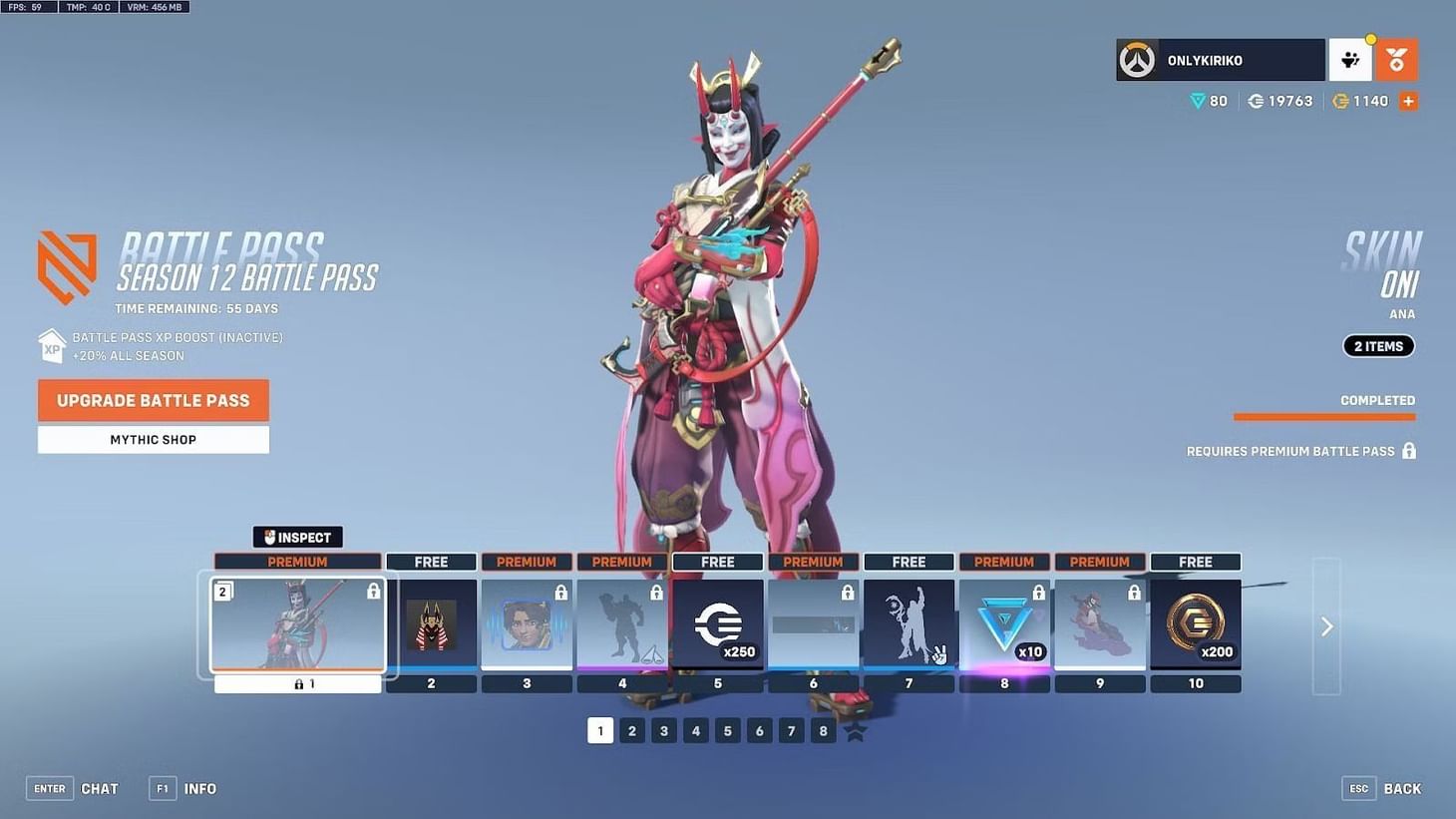The height and width of the screenshot is (819, 1456).
Task: Click the tier 3 premium player icon reward
Action: [x=527, y=625]
